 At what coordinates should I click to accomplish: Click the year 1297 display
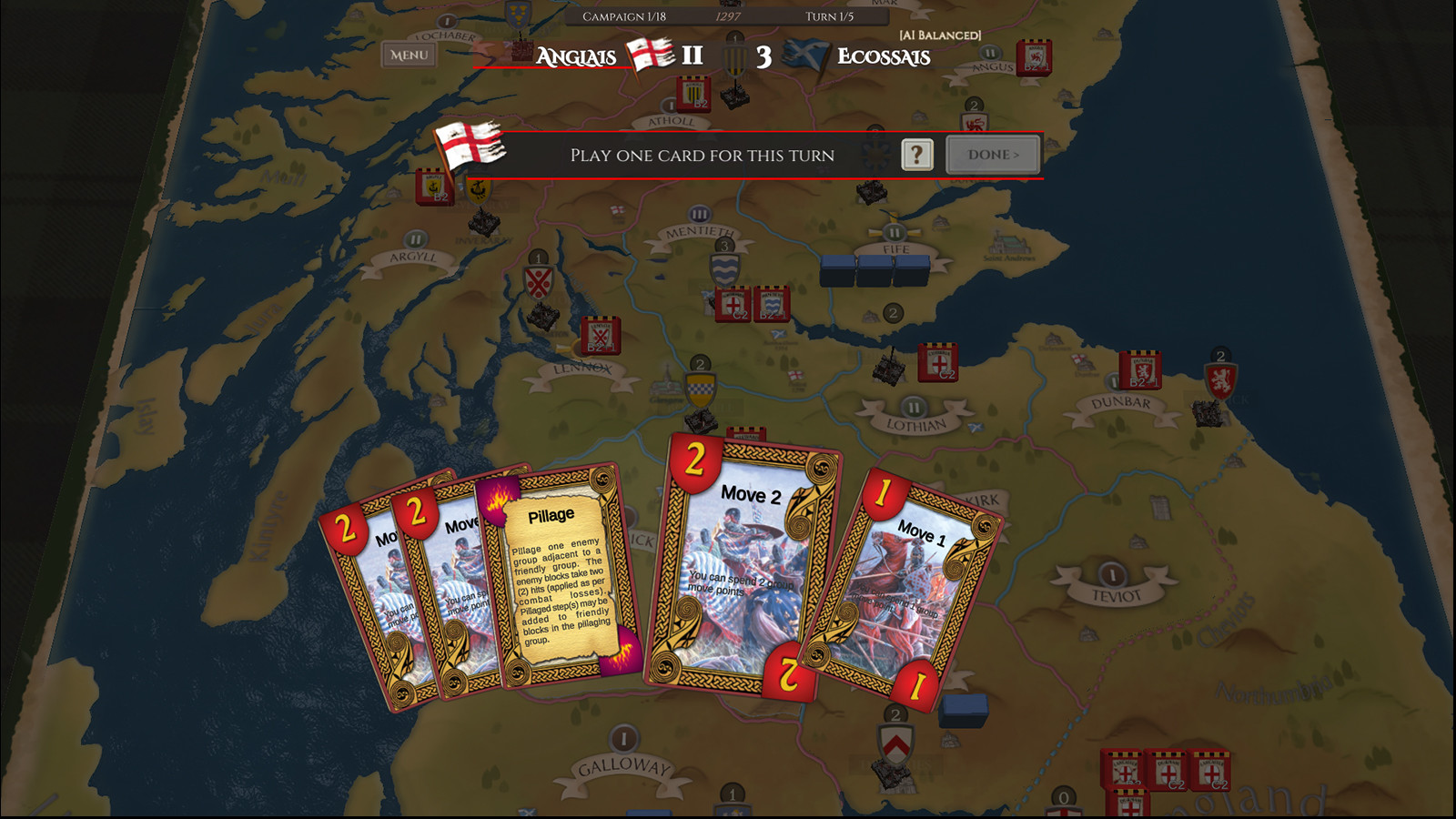click(727, 15)
